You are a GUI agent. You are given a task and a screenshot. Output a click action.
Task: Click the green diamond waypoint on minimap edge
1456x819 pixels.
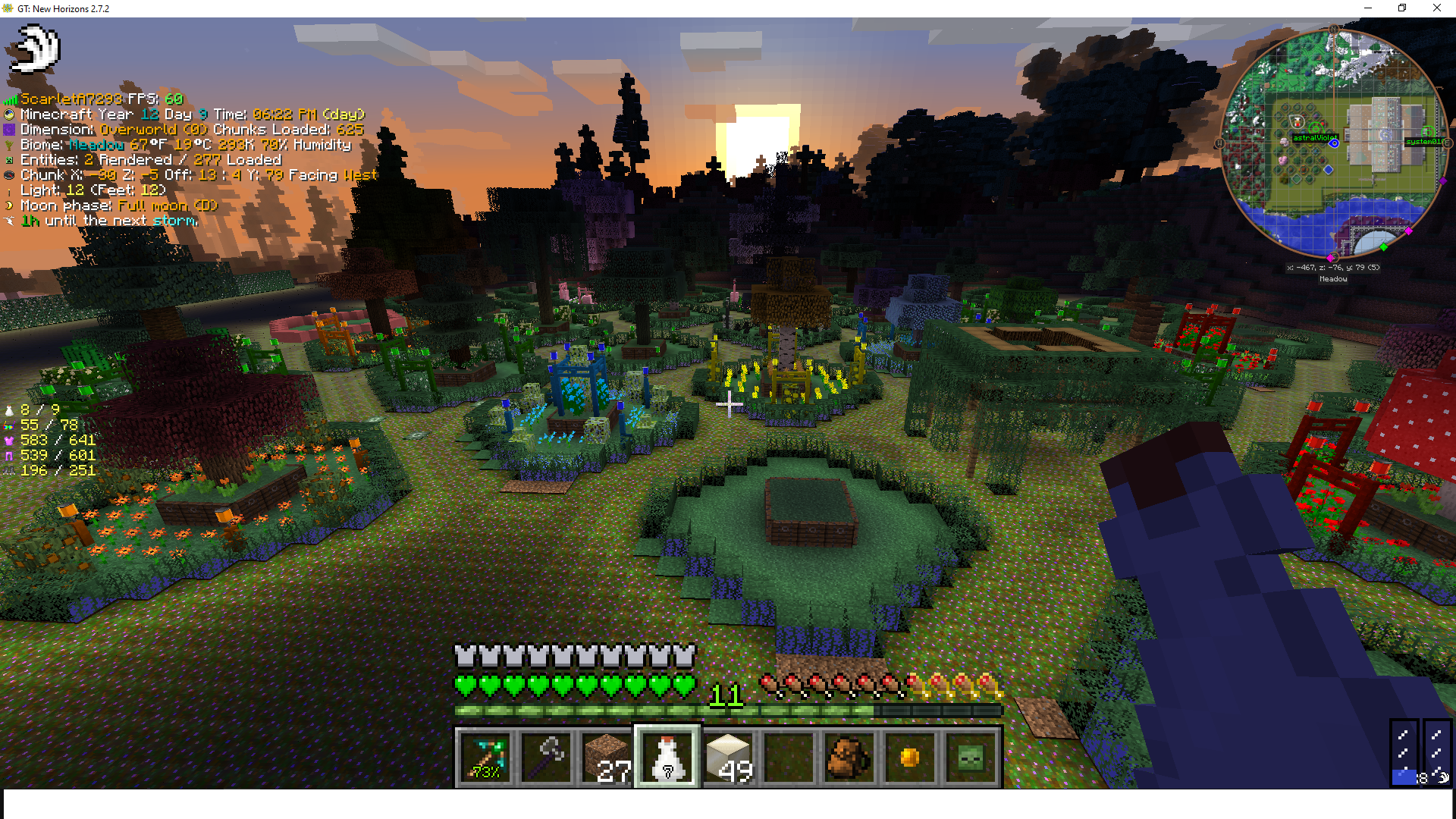click(x=1383, y=247)
